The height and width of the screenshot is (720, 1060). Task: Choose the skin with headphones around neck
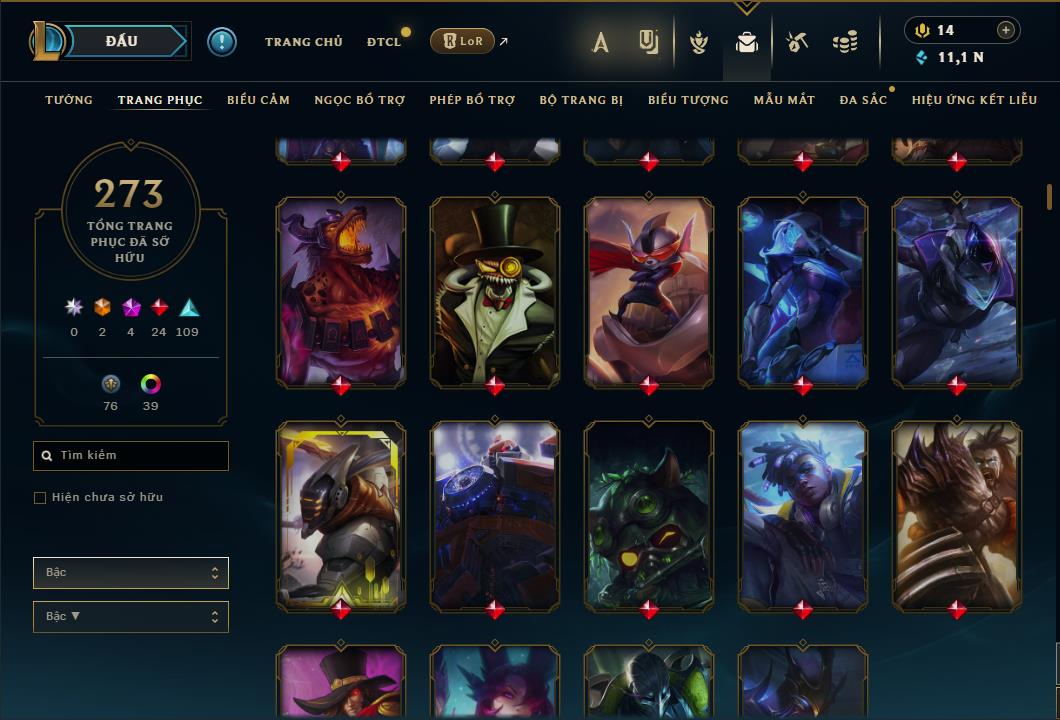803,515
